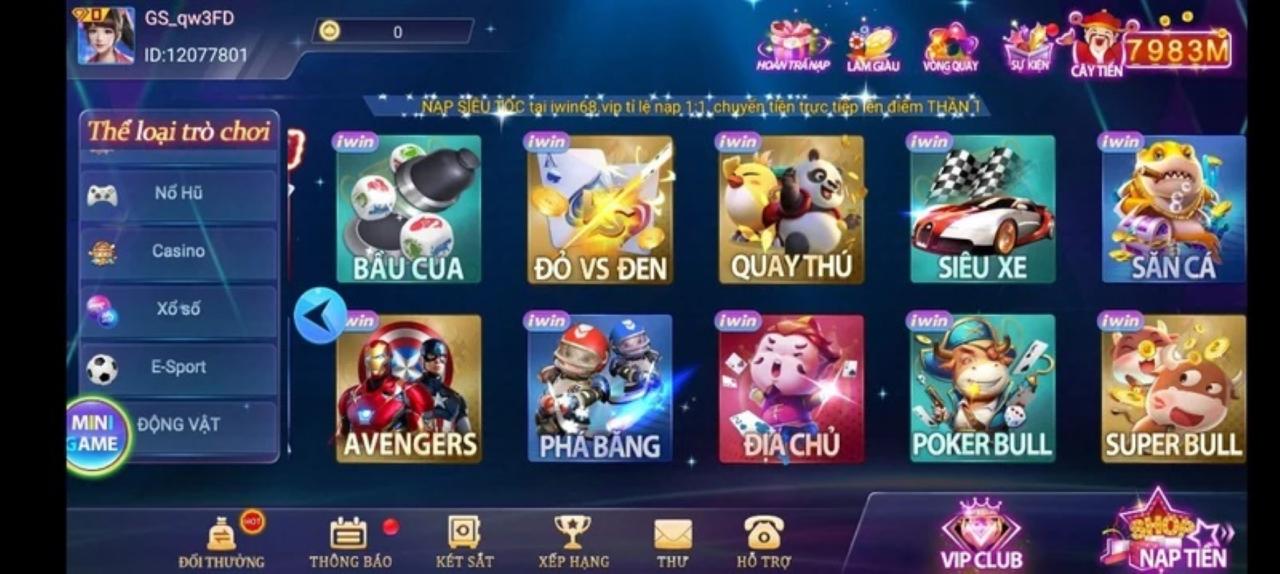Open the Siêu Xe racing game
Image resolution: width=1280 pixels, height=574 pixels.
click(982, 210)
